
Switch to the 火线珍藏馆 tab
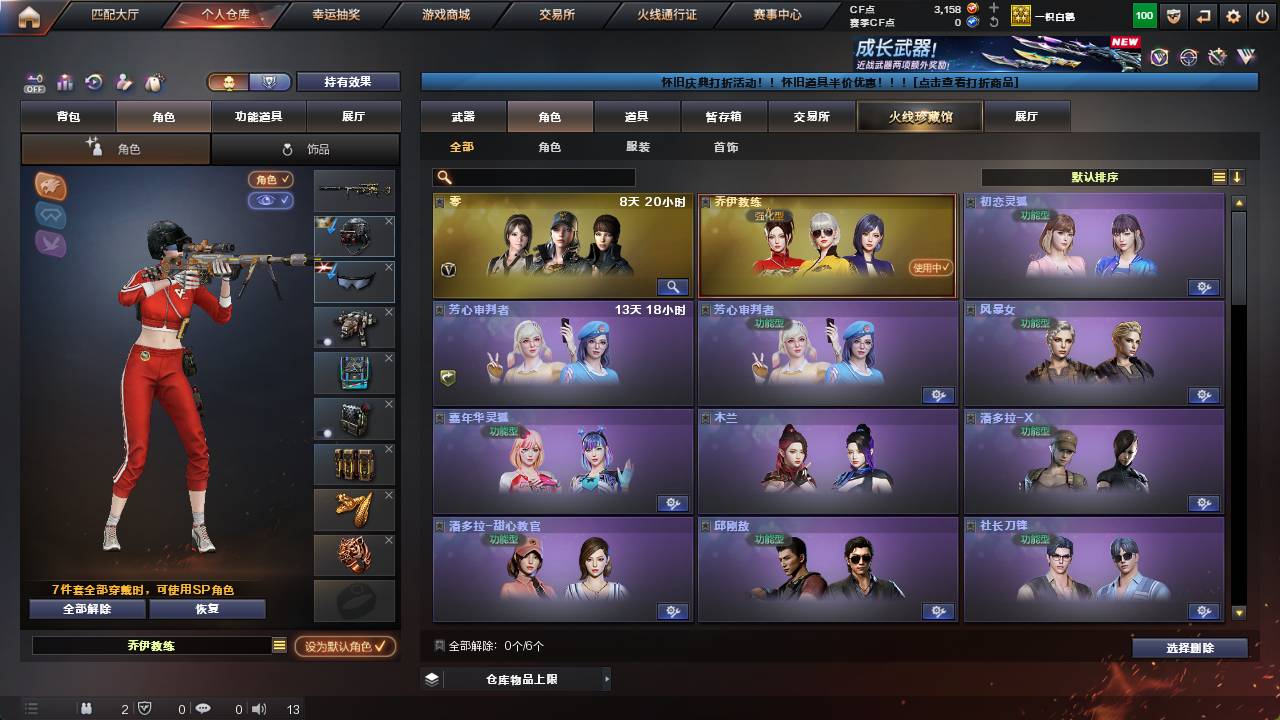(x=918, y=116)
